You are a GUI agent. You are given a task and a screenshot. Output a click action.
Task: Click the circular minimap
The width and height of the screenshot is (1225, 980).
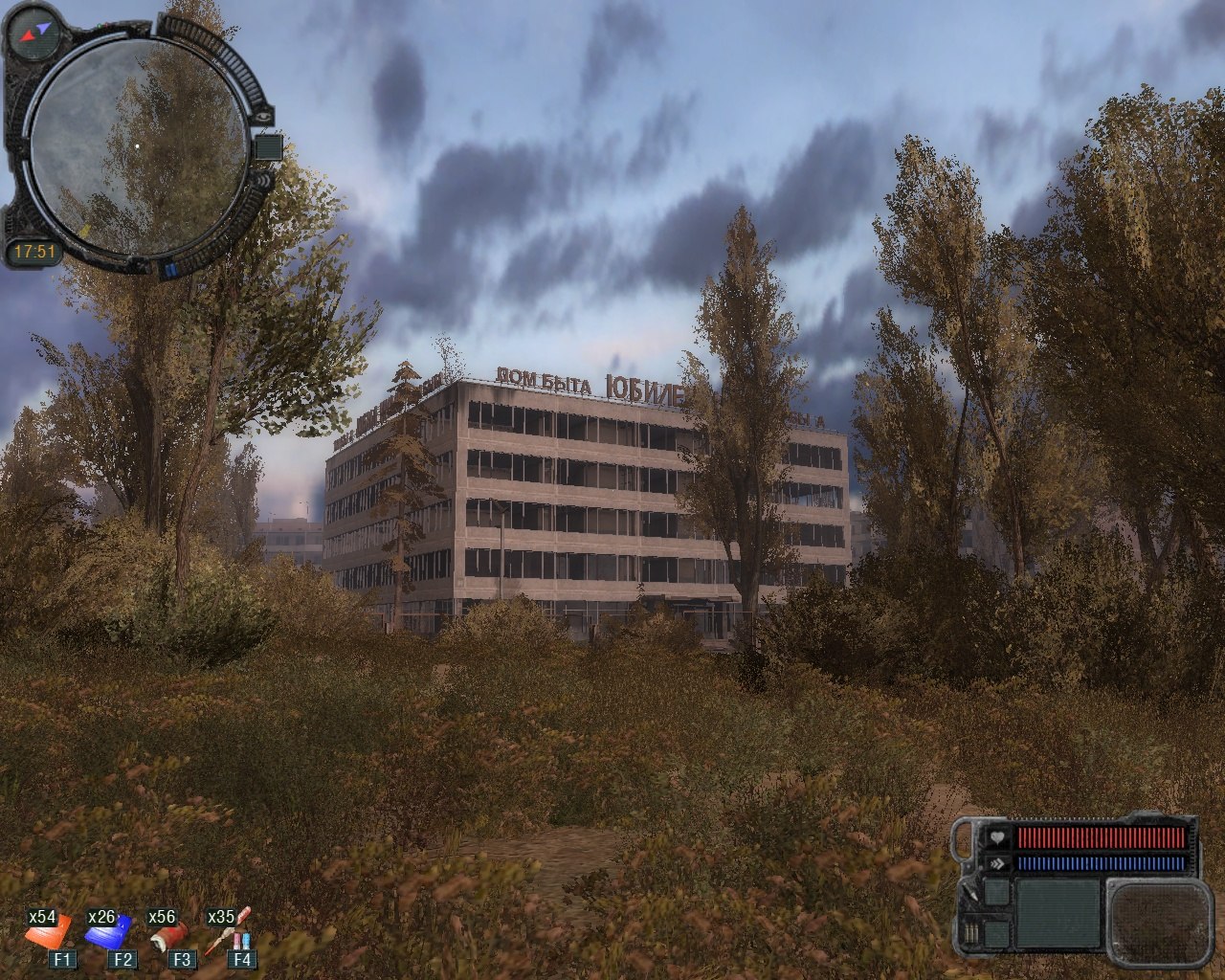point(137,146)
